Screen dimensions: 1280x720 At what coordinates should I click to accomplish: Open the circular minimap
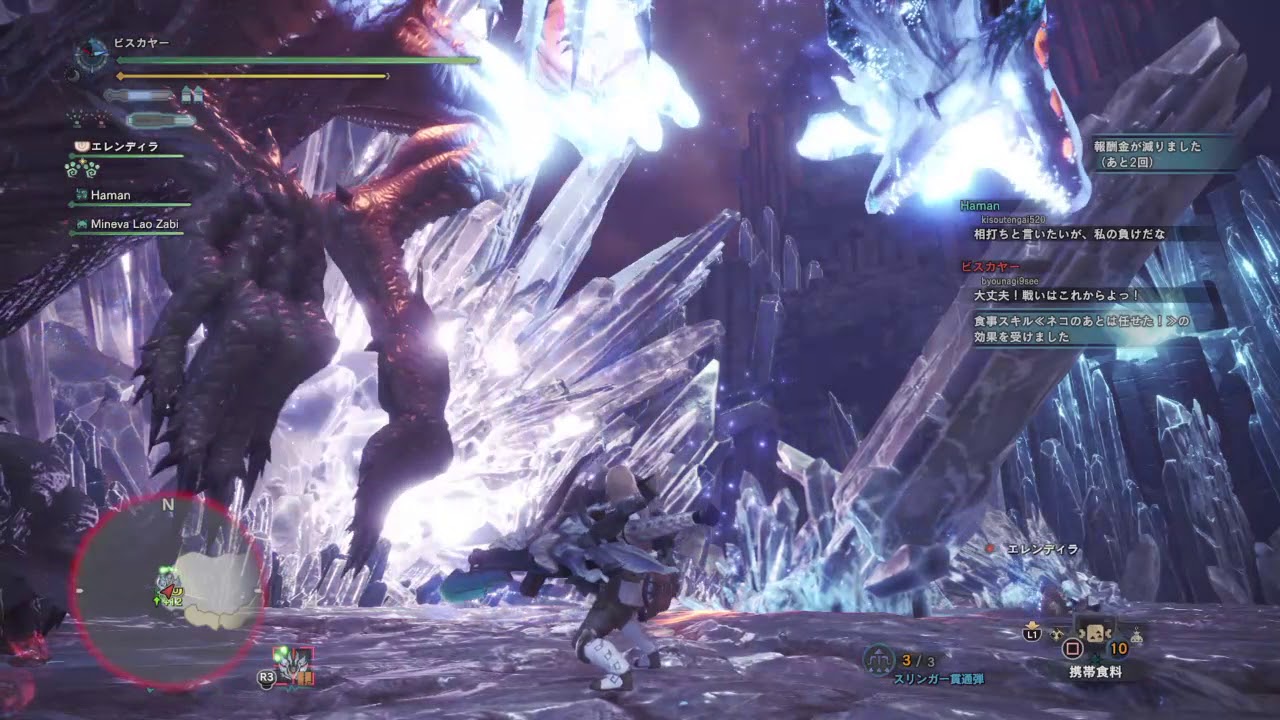[x=168, y=591]
